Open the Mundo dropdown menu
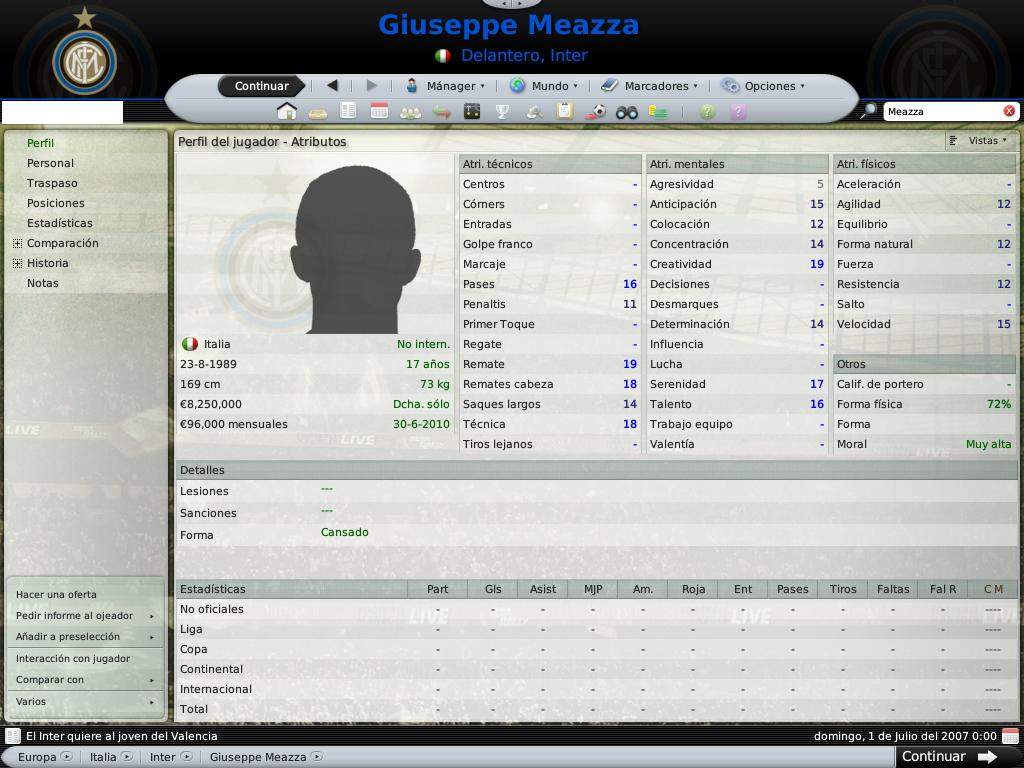This screenshot has height=768, width=1024. [543, 86]
